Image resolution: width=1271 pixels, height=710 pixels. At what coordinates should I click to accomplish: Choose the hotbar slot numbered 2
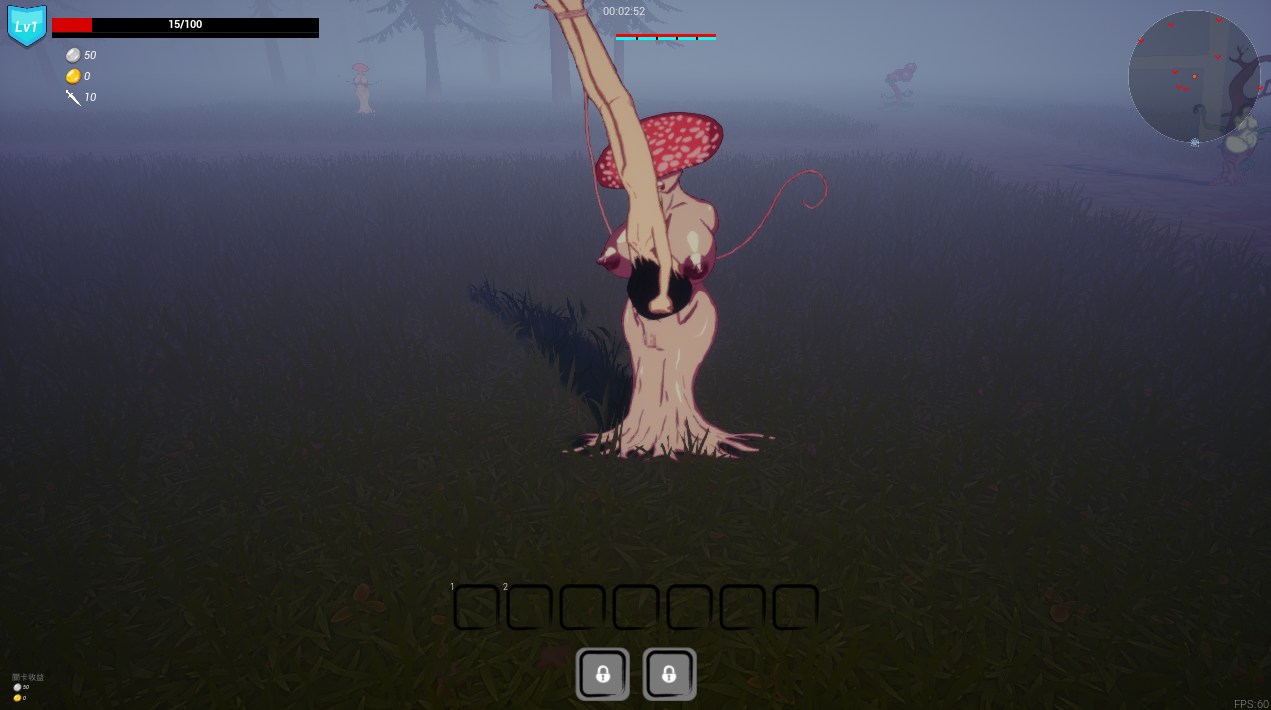pos(529,607)
